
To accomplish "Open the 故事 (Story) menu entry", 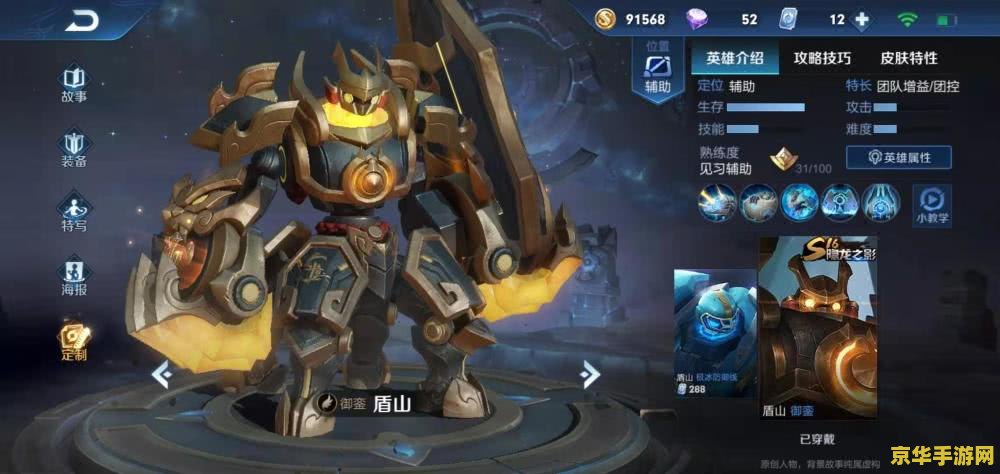I will tap(74, 84).
